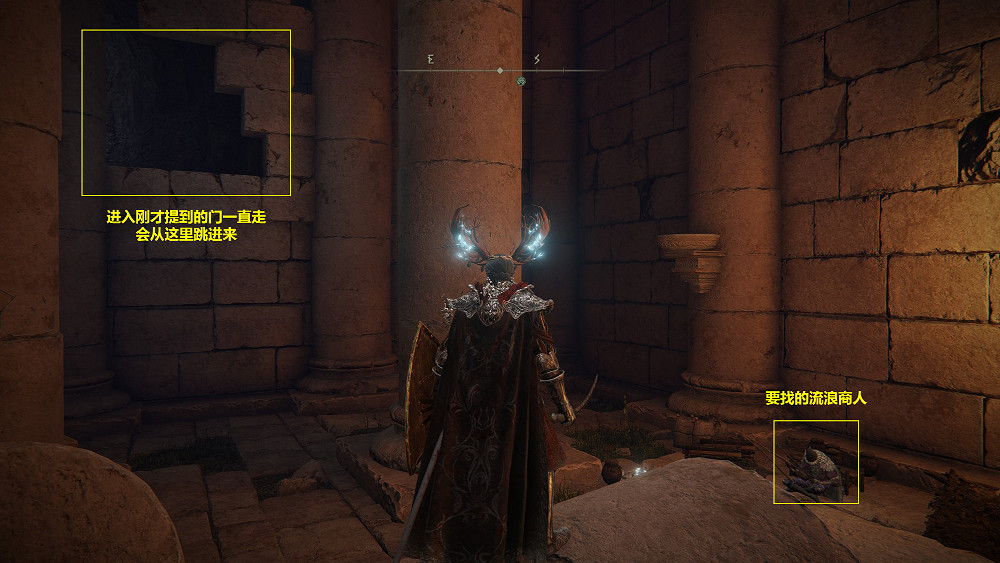Click the green marker icon under the compass
The image size is (1000, 563).
[522, 80]
